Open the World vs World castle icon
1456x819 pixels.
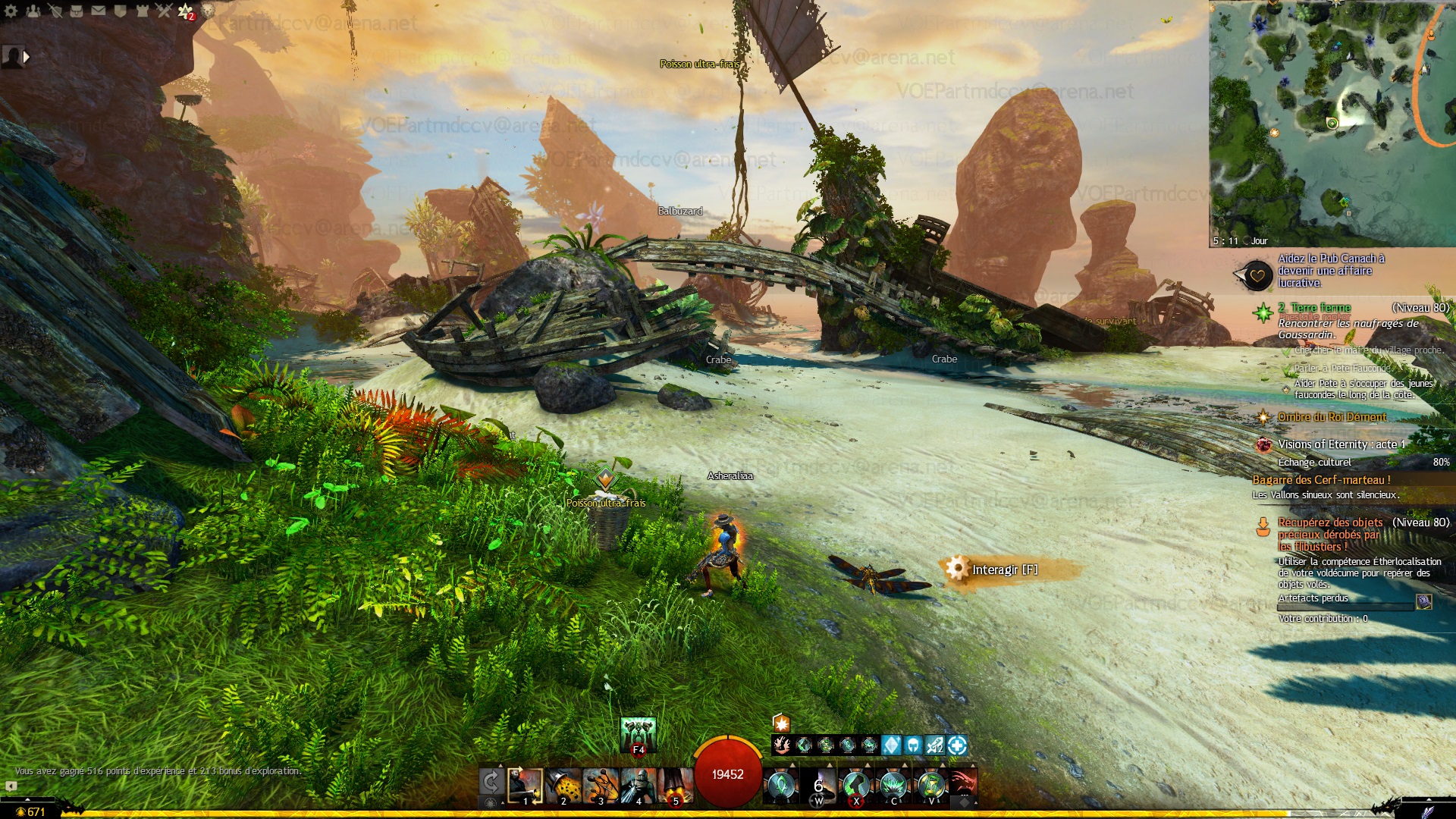point(143,11)
